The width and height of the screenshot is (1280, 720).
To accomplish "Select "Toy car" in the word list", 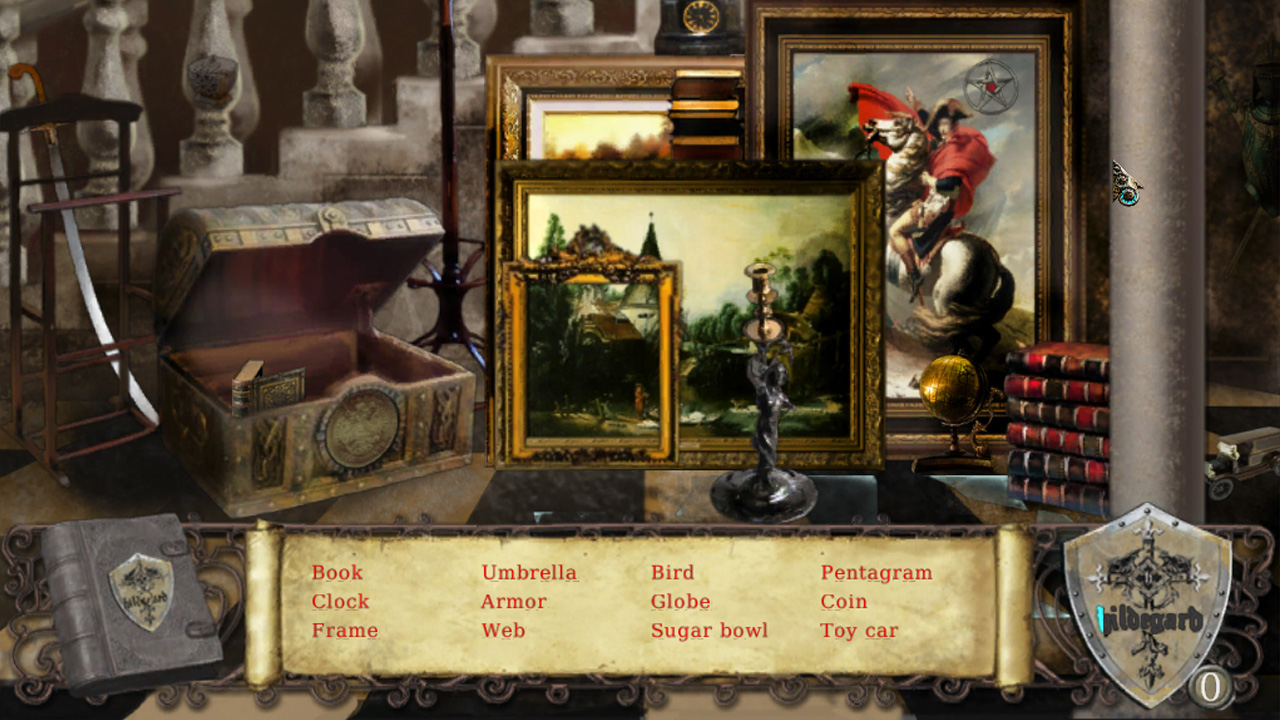I will pos(858,631).
